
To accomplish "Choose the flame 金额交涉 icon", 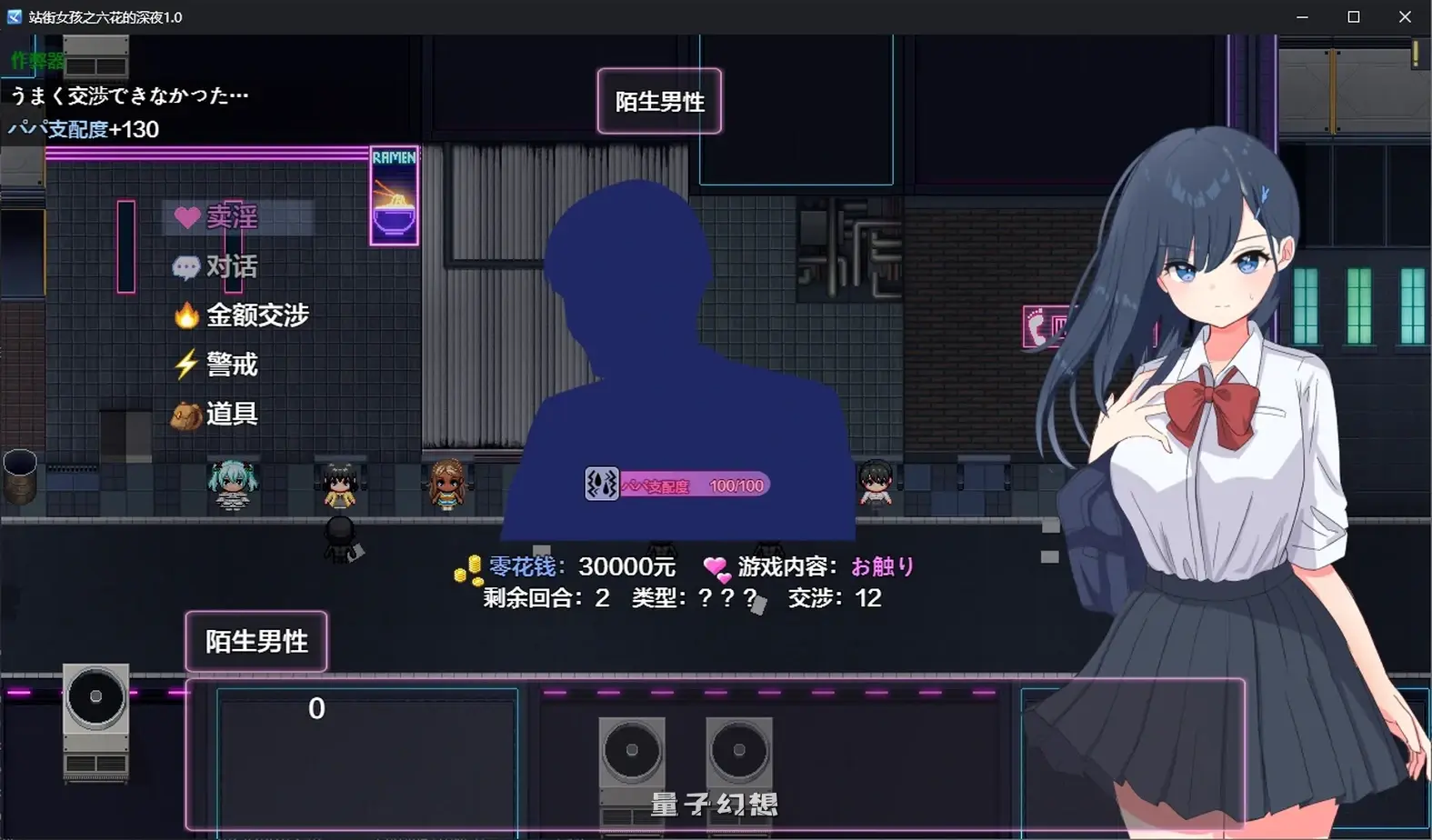I will pos(187,315).
